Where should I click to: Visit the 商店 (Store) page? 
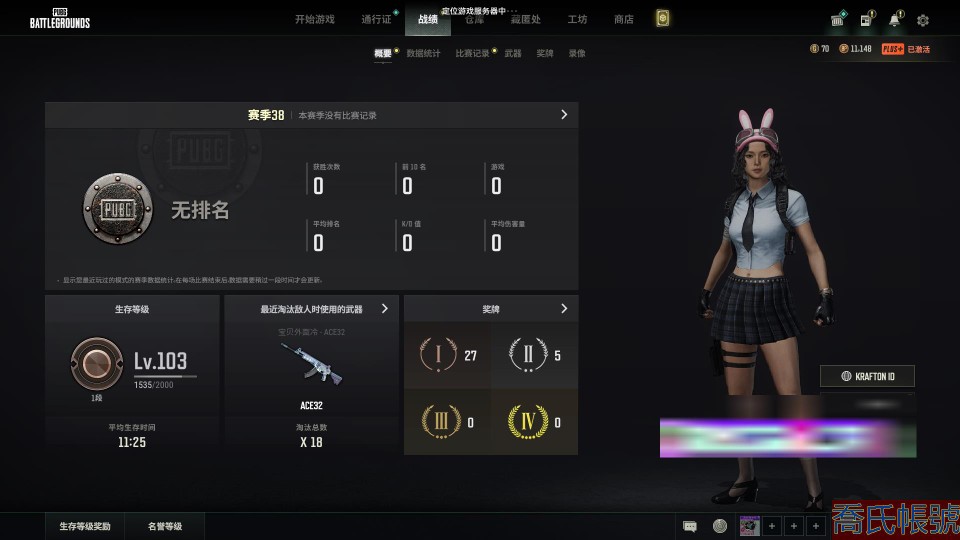pos(623,19)
